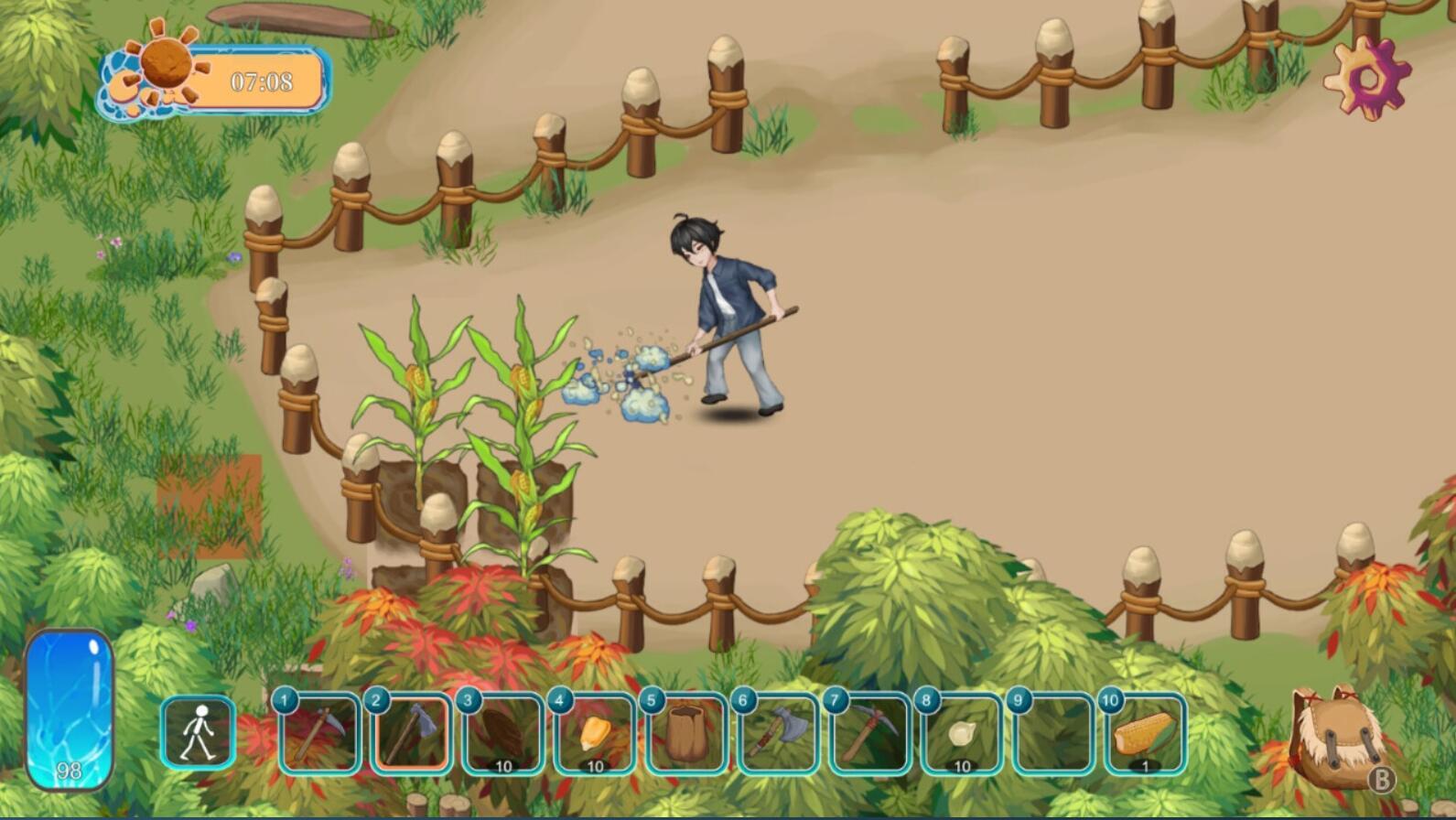Click the empty hotbar slot 9
Viewport: 1456px width, 820px height.
click(x=1052, y=737)
